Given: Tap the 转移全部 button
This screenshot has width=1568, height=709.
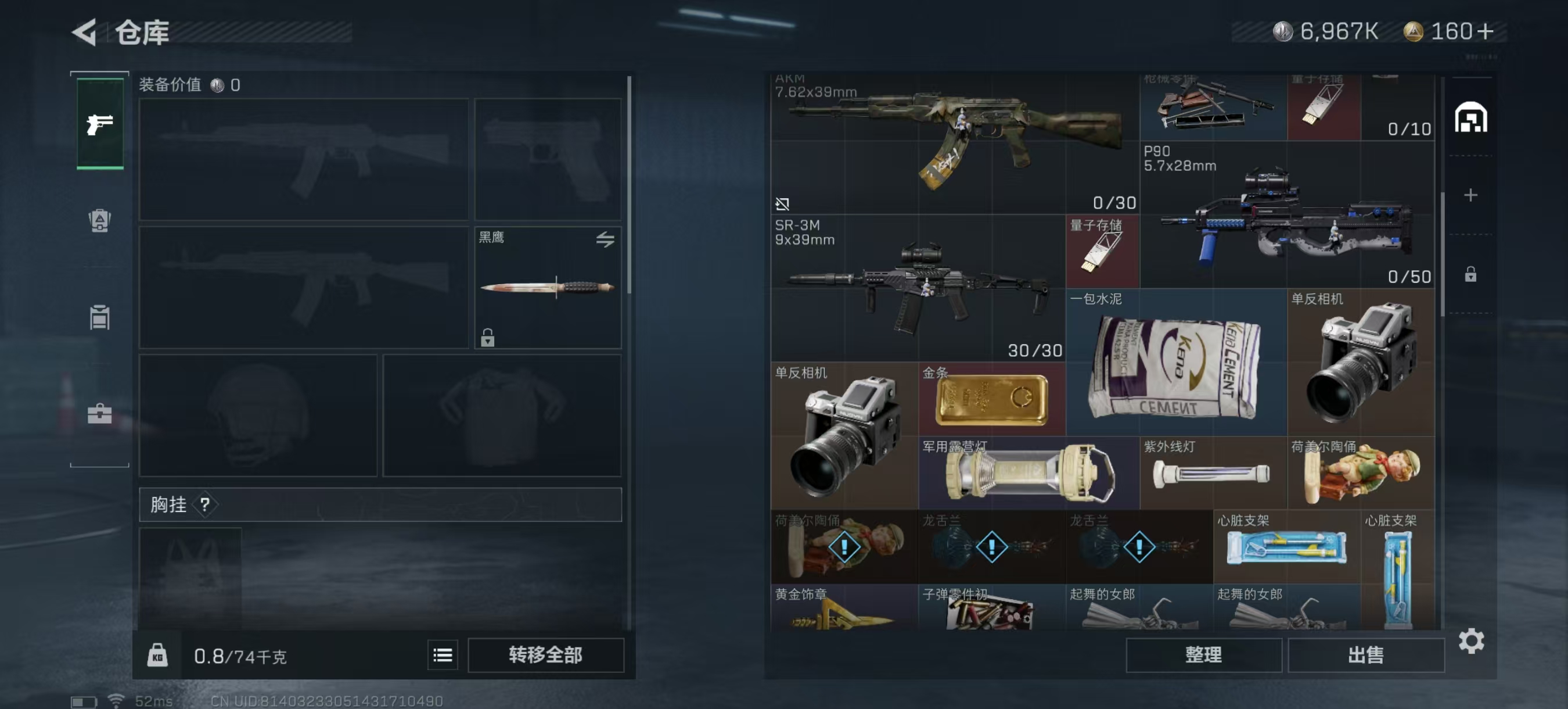Looking at the screenshot, I should (x=545, y=655).
